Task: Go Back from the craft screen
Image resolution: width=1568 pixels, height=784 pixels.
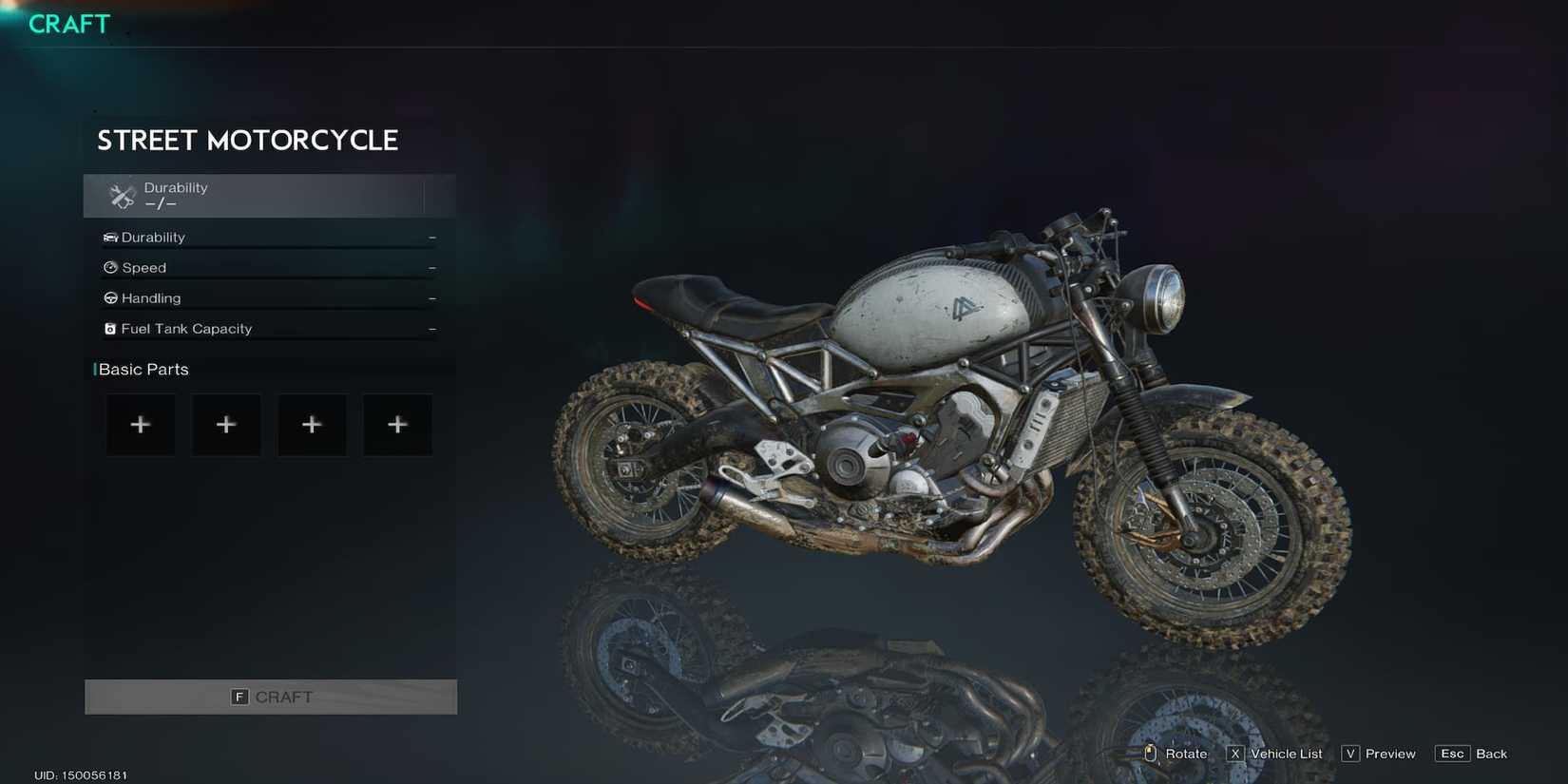Action: 1492,753
